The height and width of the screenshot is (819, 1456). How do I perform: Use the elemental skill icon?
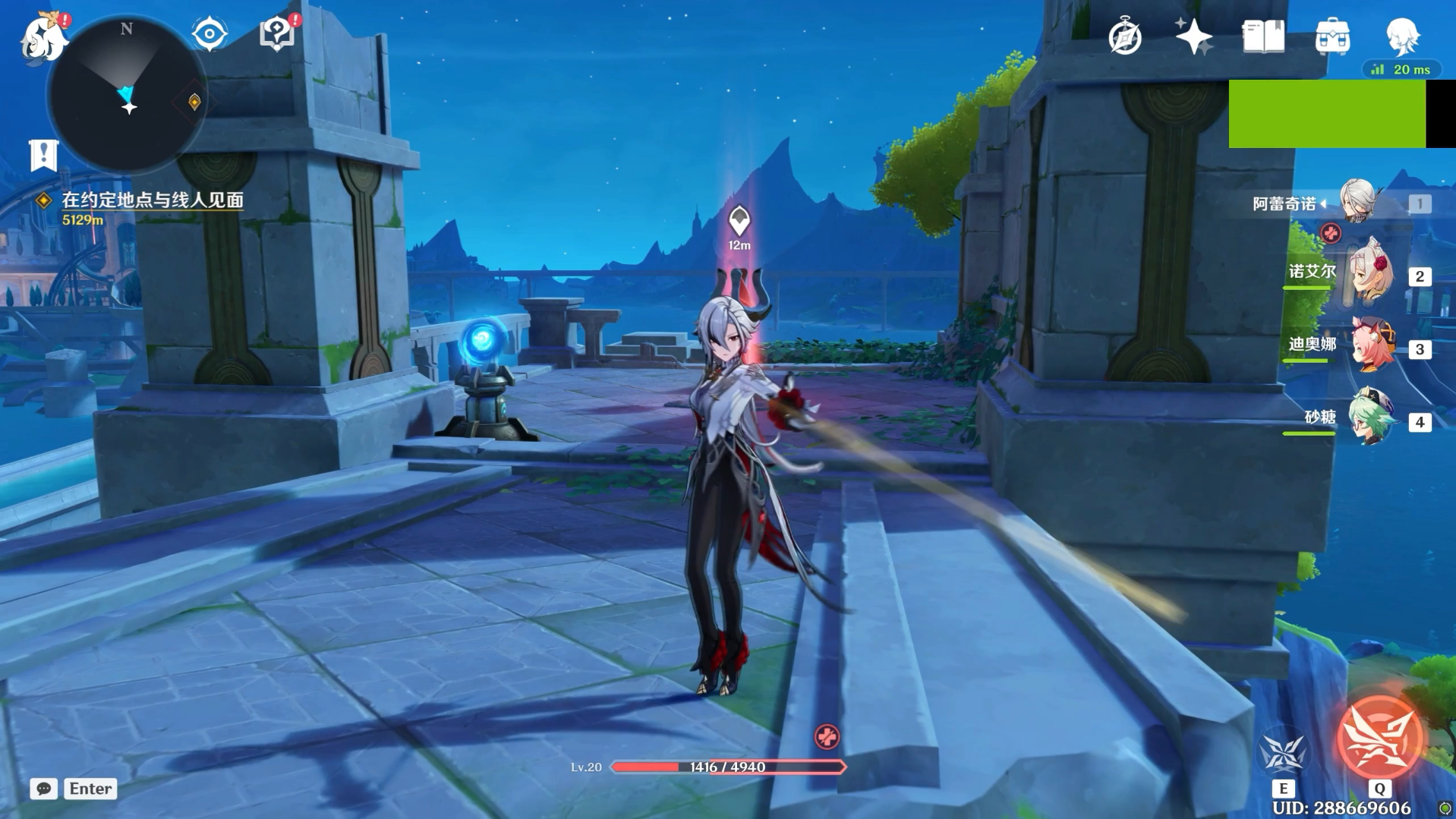coord(1282,751)
